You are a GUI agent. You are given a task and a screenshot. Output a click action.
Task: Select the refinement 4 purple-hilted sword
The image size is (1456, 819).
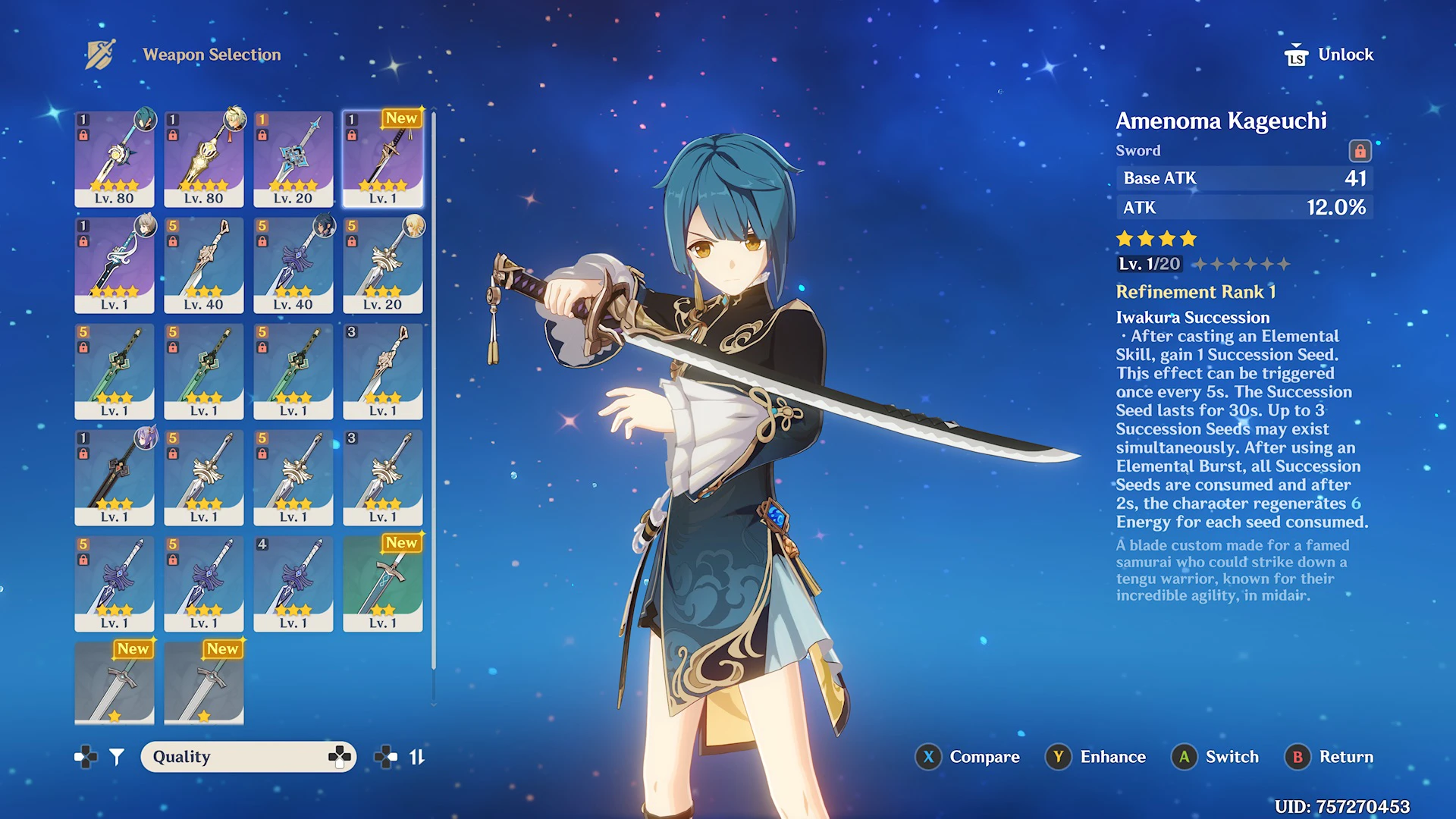293,583
